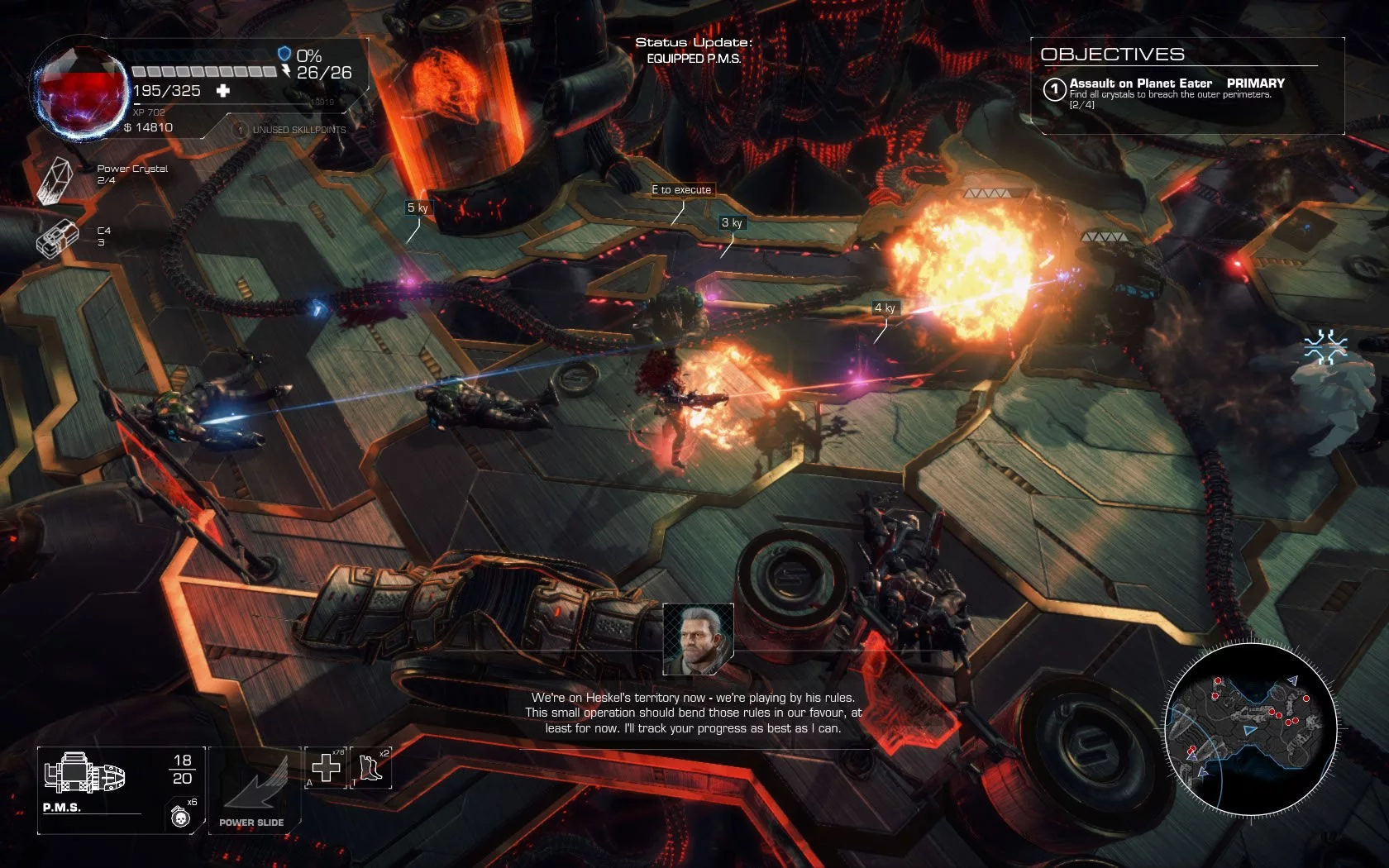Viewport: 1389px width, 868px height.
Task: Select the C4 explosive icon
Action: pyautogui.click(x=56, y=238)
